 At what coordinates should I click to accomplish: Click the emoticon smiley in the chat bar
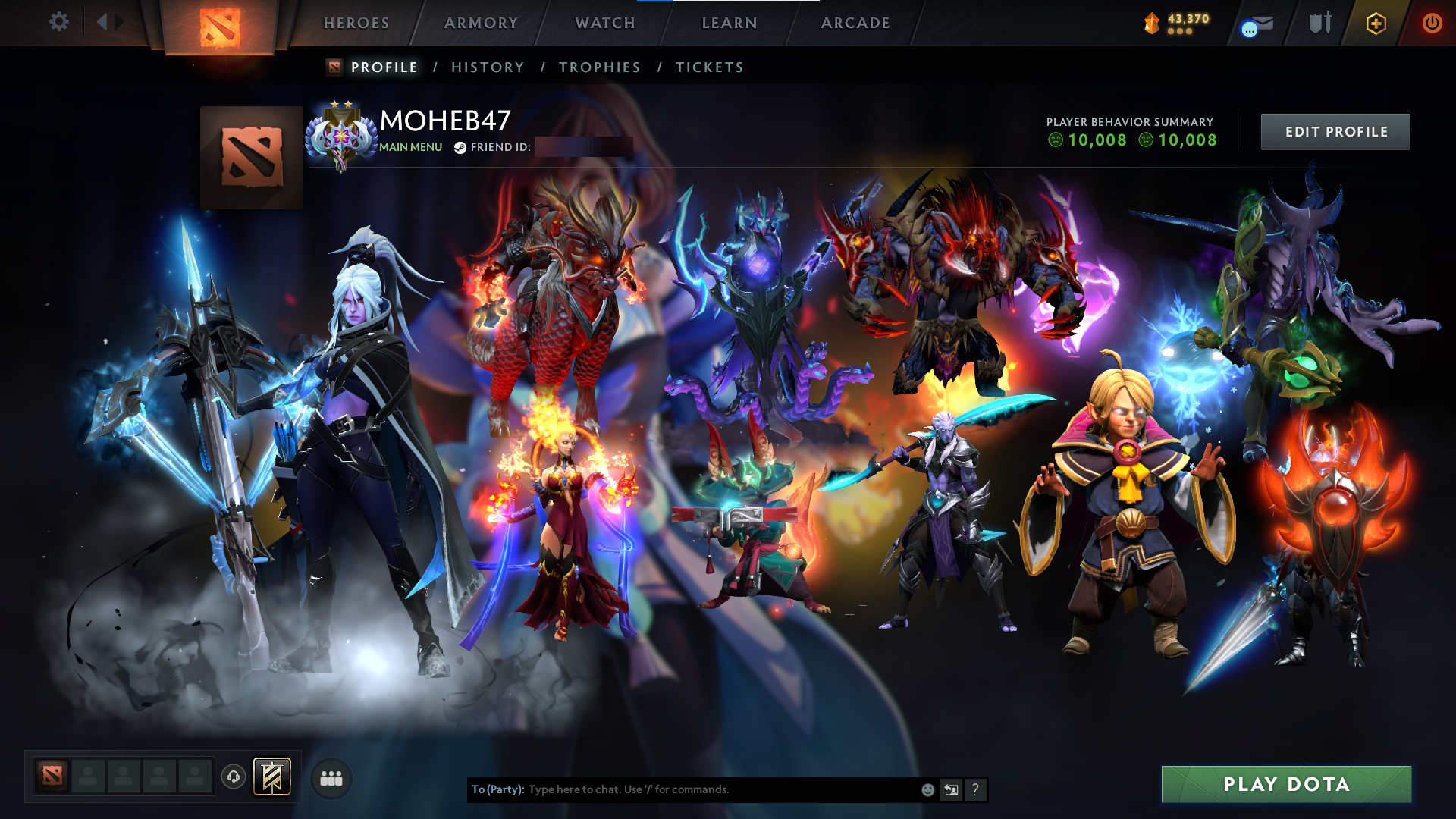pyautogui.click(x=927, y=789)
